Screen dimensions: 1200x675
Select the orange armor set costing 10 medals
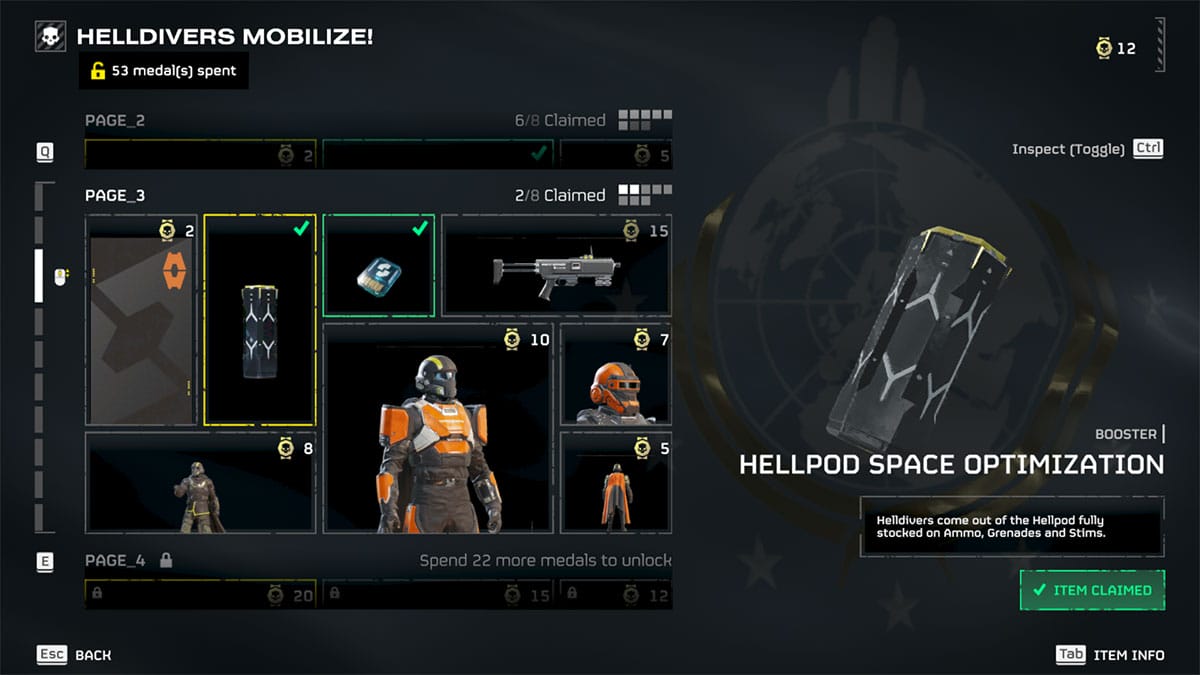[437, 430]
